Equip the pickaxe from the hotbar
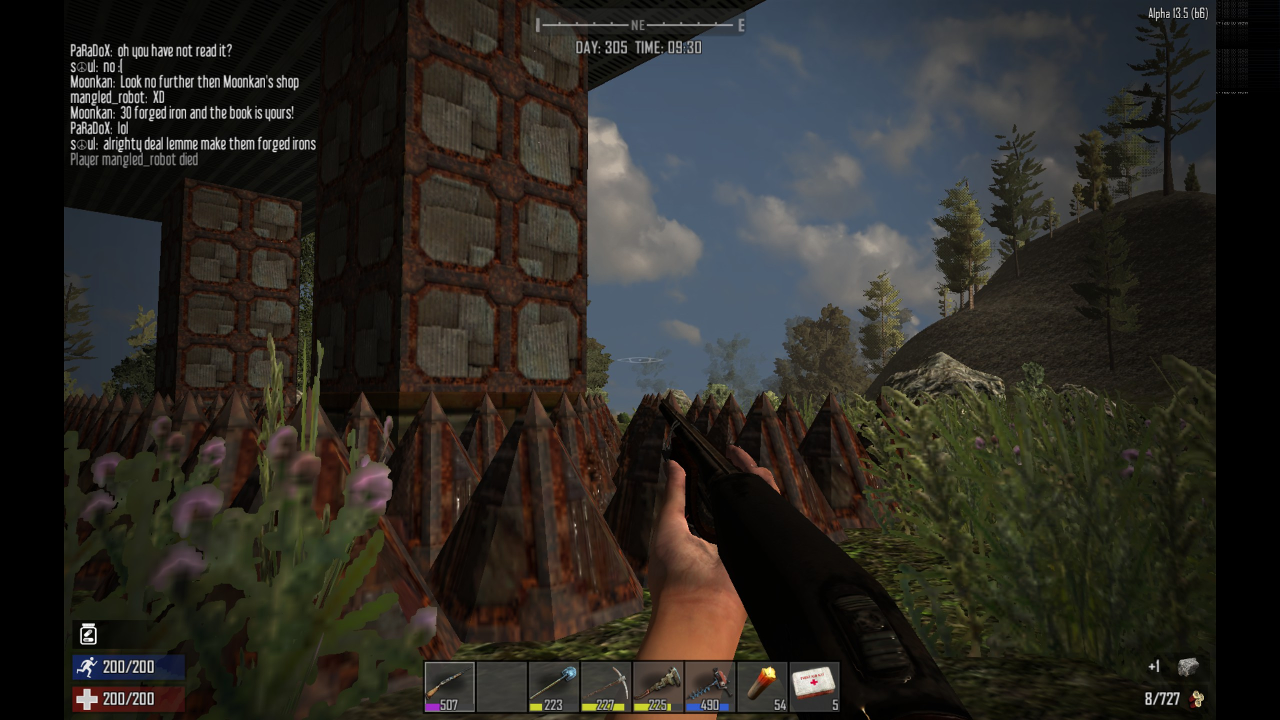 pos(605,686)
